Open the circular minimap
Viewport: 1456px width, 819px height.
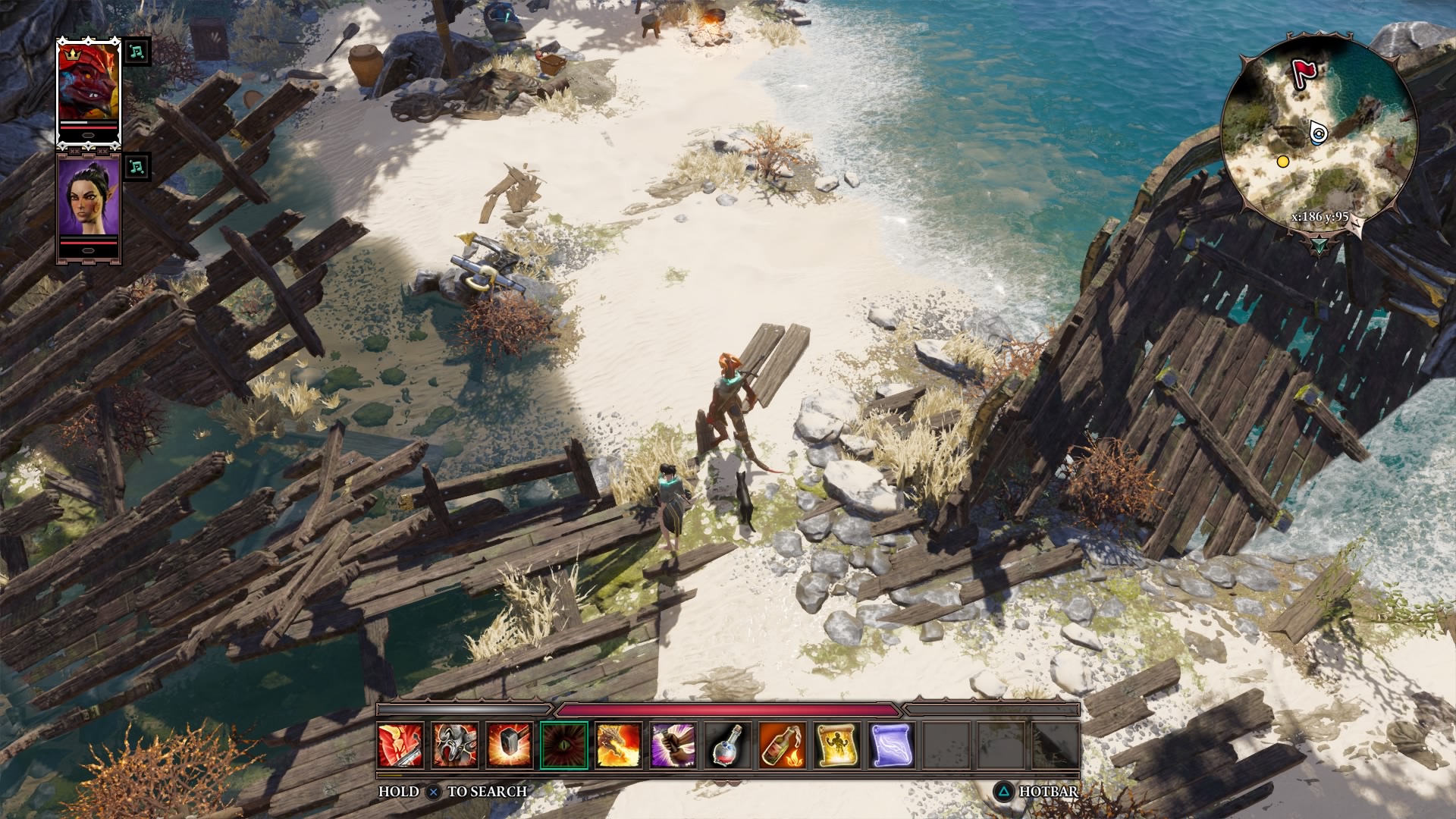1319,129
